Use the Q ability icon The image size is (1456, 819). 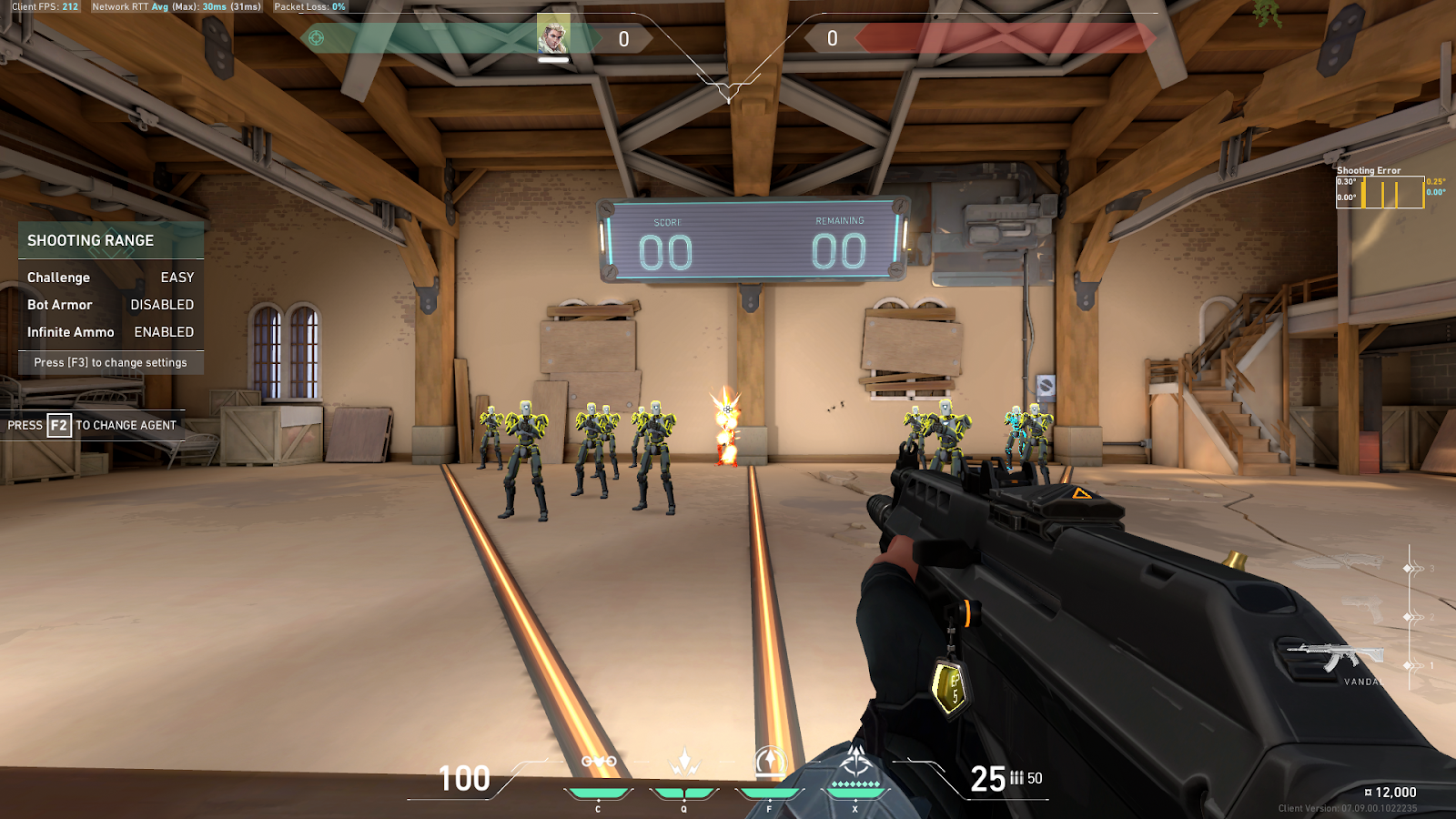click(684, 763)
